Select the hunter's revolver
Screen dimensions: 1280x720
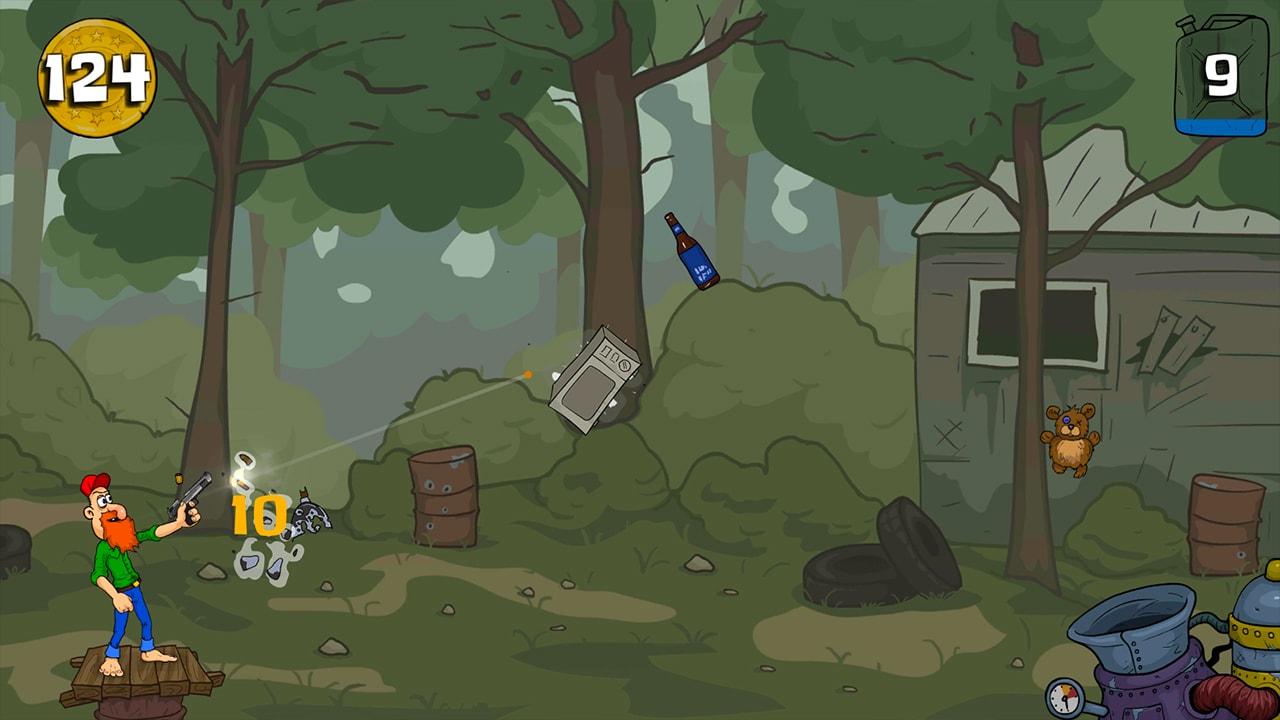(x=190, y=492)
